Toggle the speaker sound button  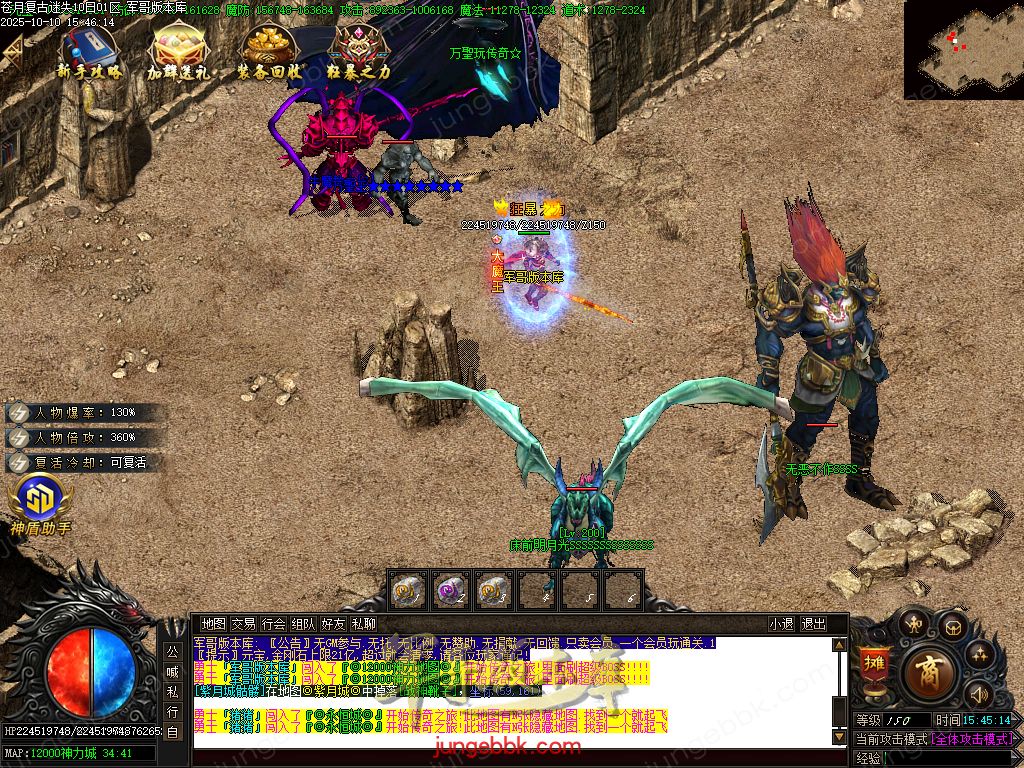click(x=977, y=692)
